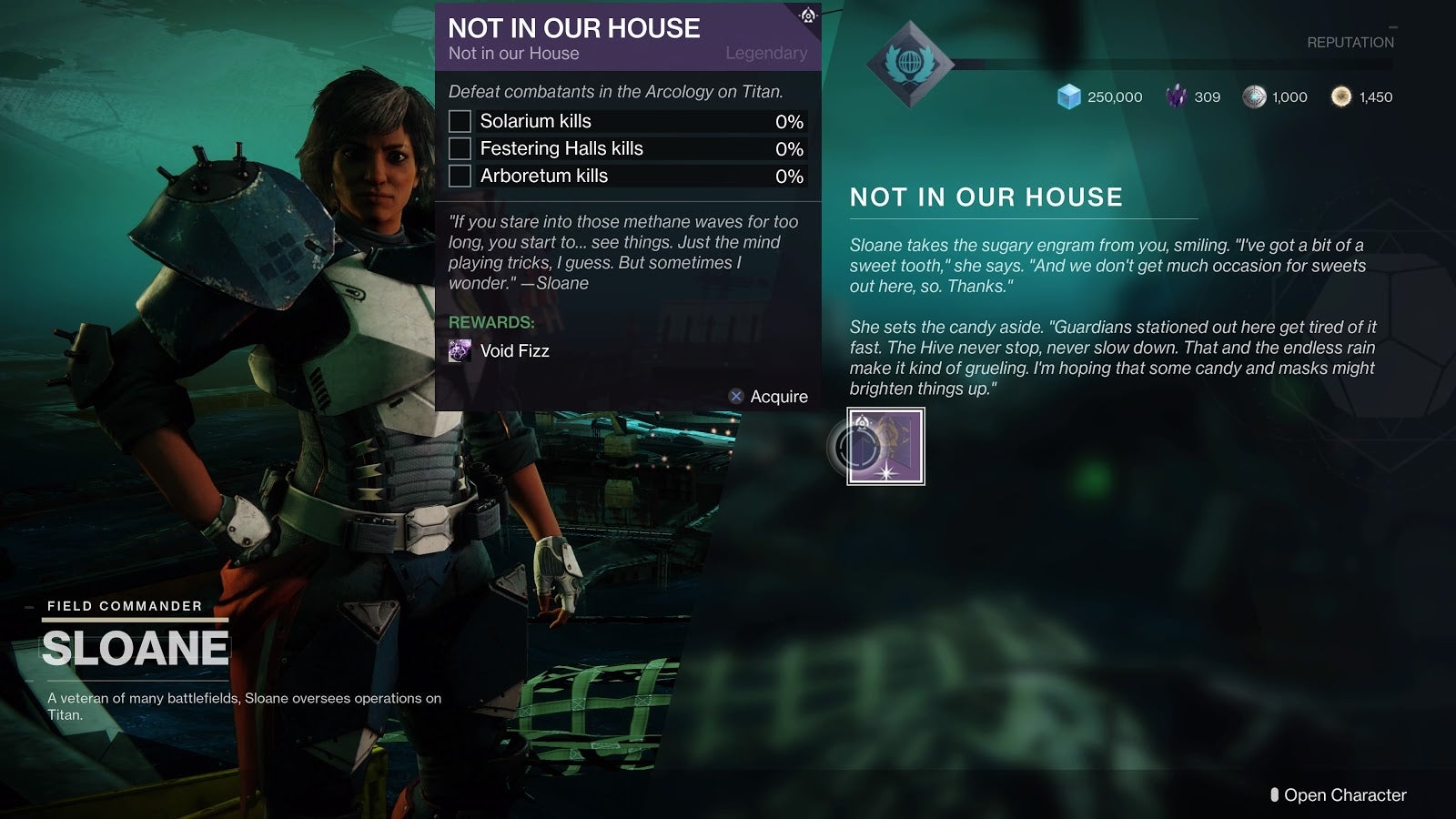Click the Acquire button
Screen dimensions: 1456x819
click(769, 396)
